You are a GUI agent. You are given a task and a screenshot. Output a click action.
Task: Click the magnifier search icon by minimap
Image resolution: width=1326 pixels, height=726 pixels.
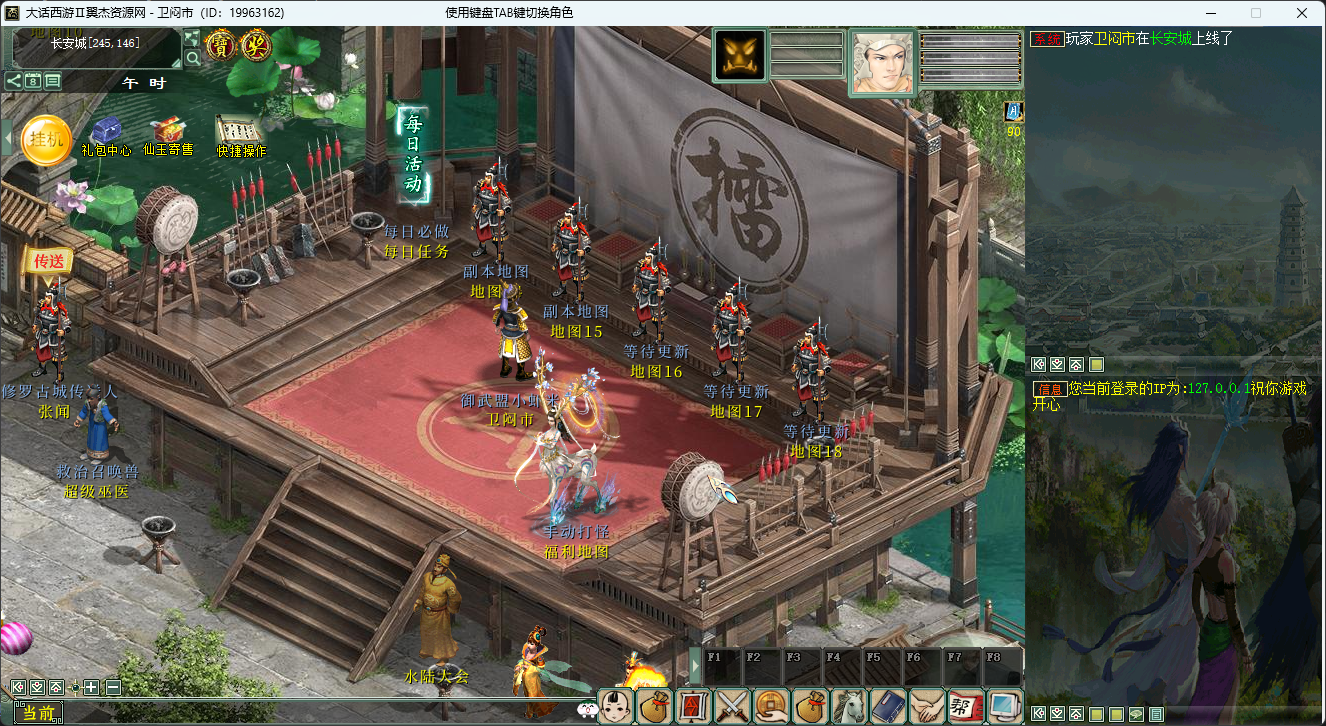pos(192,58)
